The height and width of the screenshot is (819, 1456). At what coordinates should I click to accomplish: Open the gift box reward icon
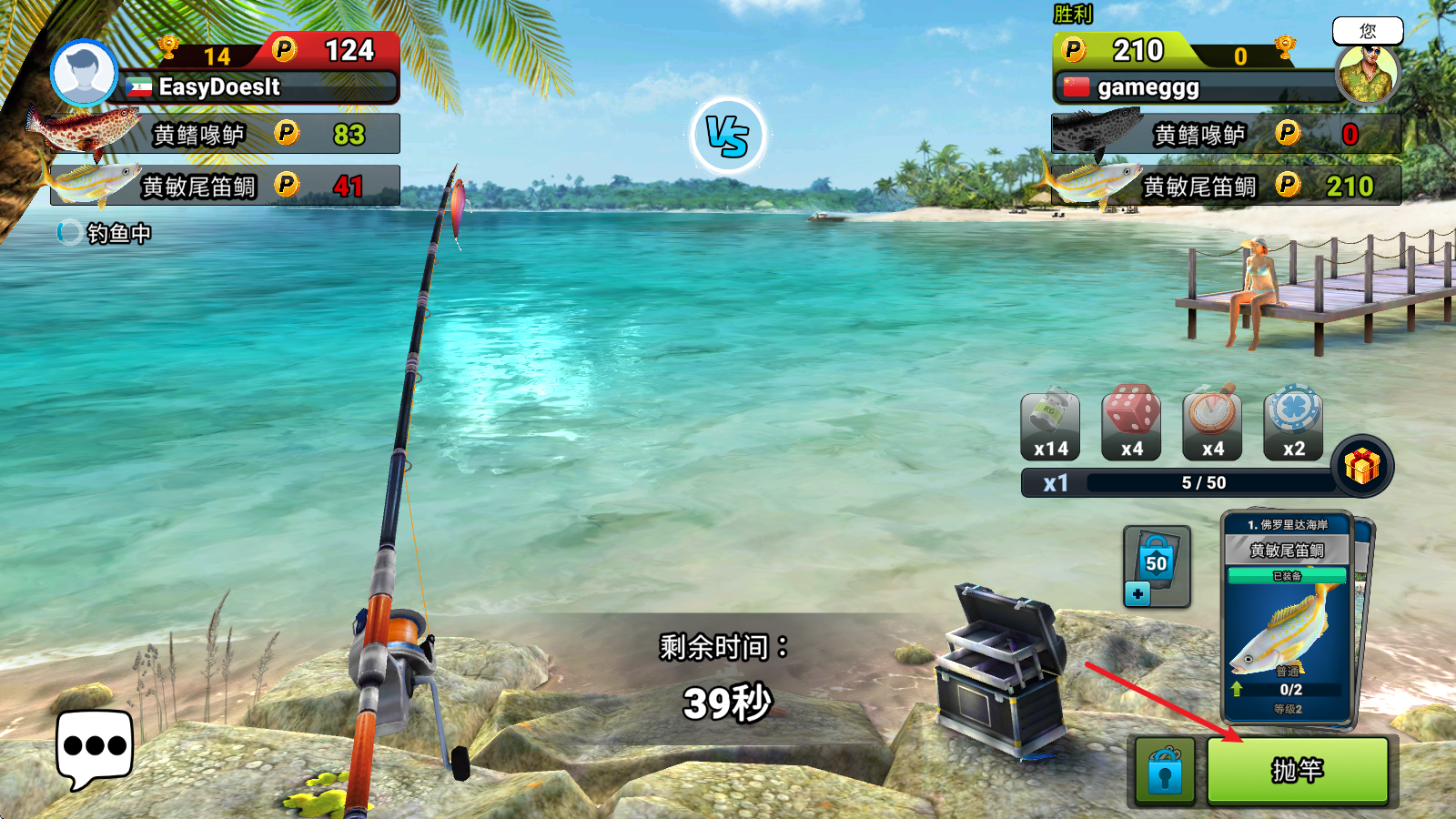pyautogui.click(x=1361, y=466)
